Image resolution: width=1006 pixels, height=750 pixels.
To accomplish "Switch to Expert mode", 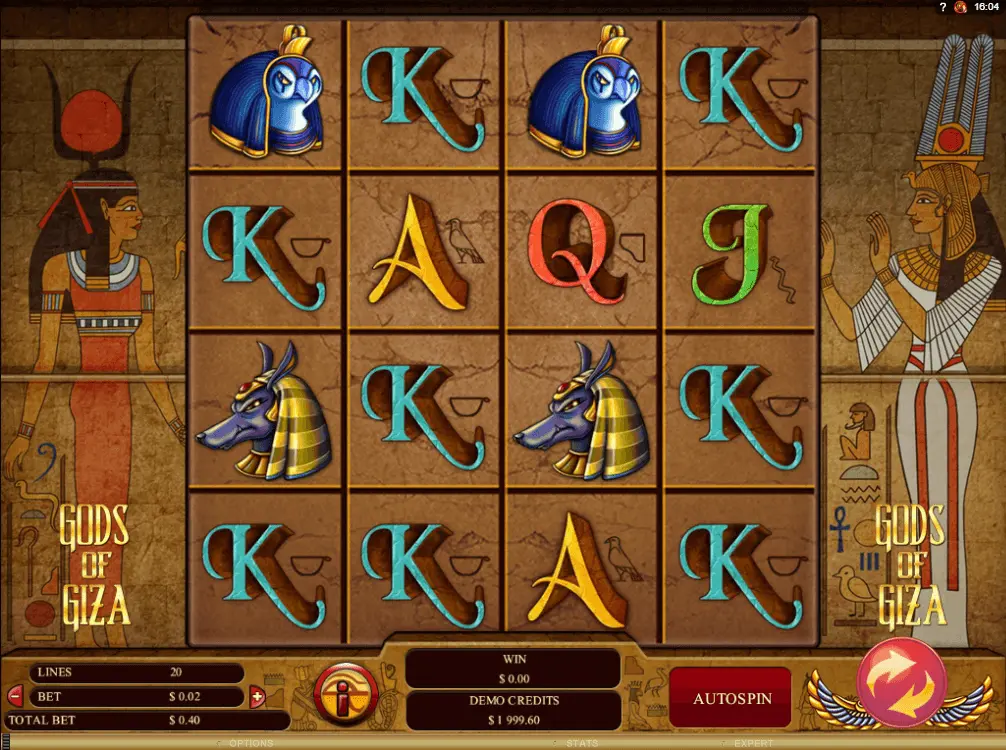I will click(753, 743).
